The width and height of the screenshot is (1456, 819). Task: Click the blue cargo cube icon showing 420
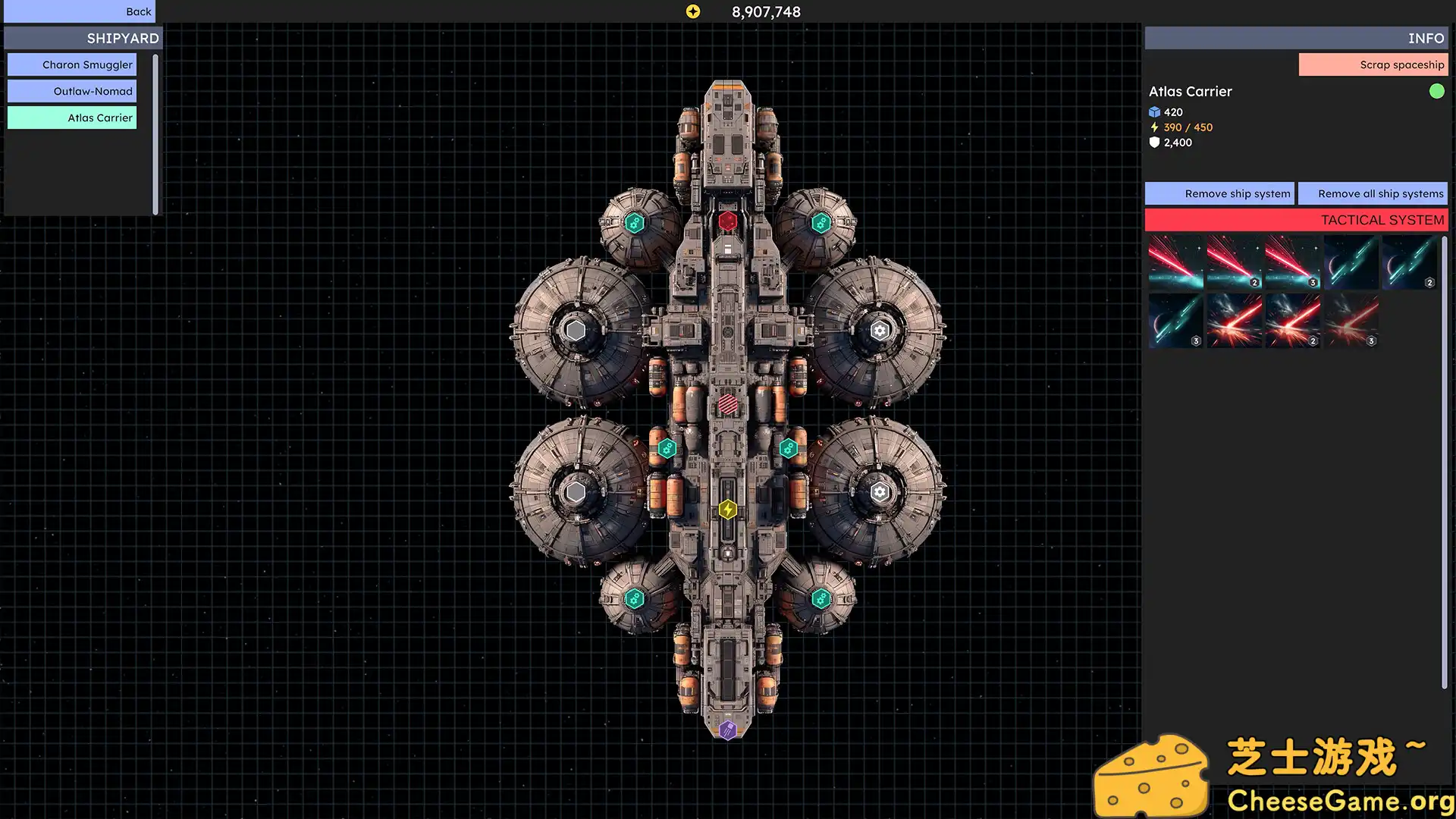pyautogui.click(x=1153, y=111)
